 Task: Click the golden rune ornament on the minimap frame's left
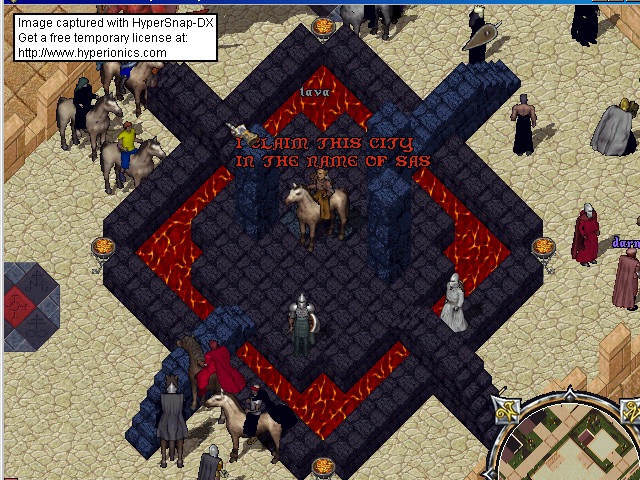point(504,409)
